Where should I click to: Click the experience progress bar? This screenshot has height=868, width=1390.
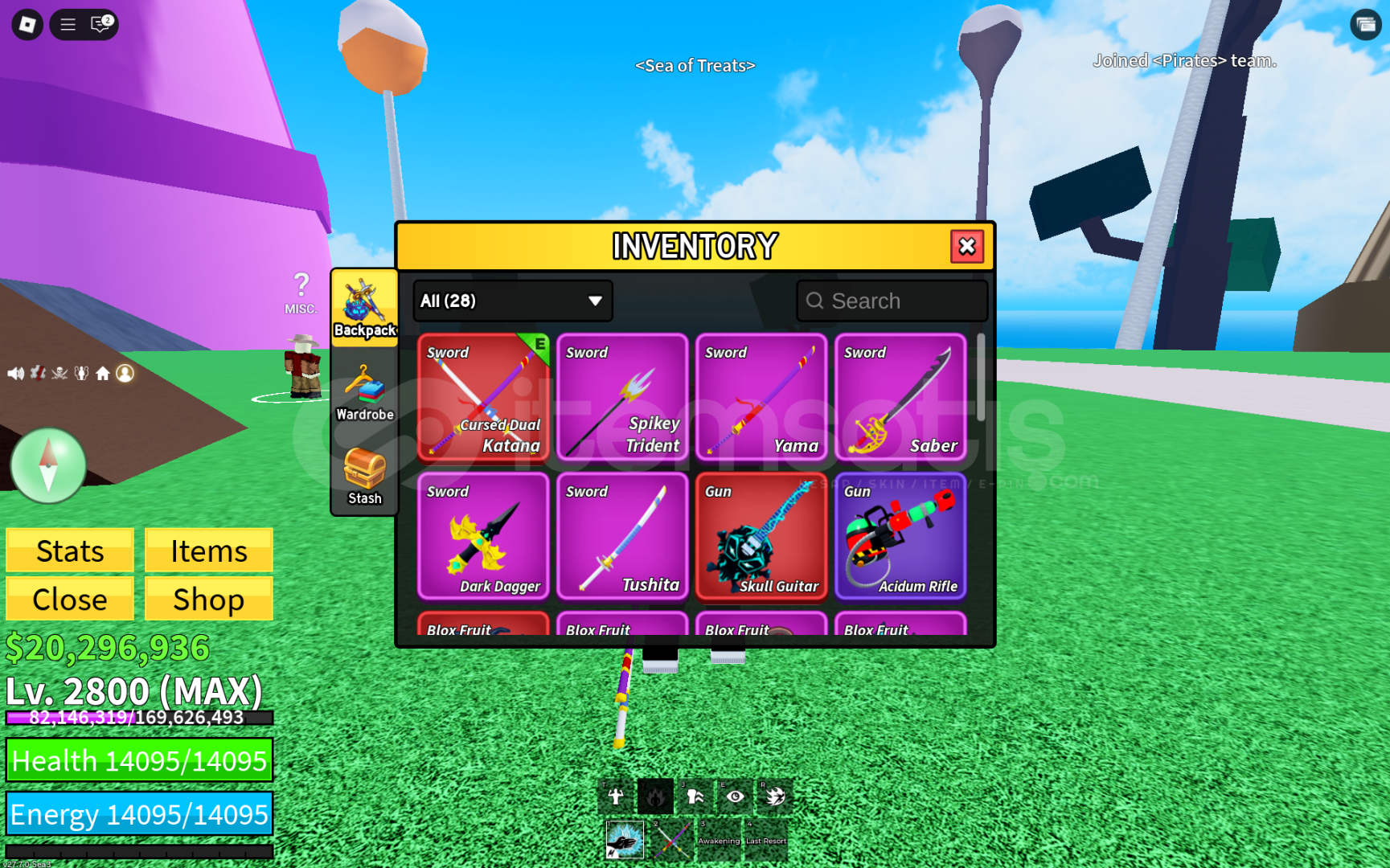click(137, 719)
